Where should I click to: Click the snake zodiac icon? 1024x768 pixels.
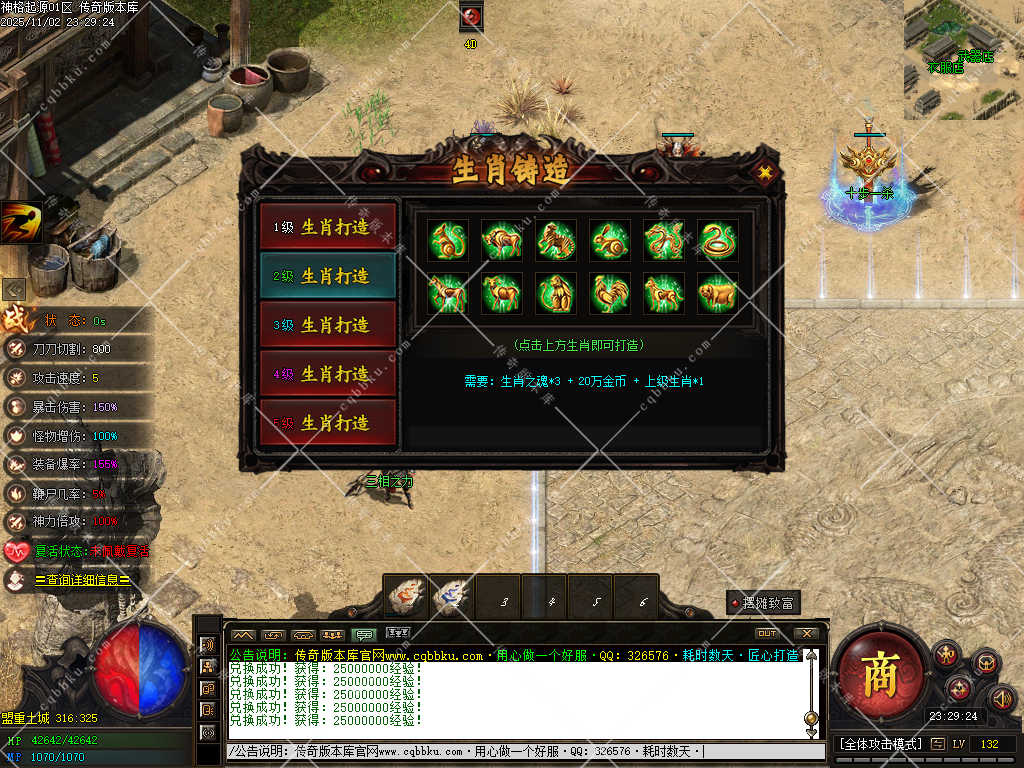pos(718,240)
